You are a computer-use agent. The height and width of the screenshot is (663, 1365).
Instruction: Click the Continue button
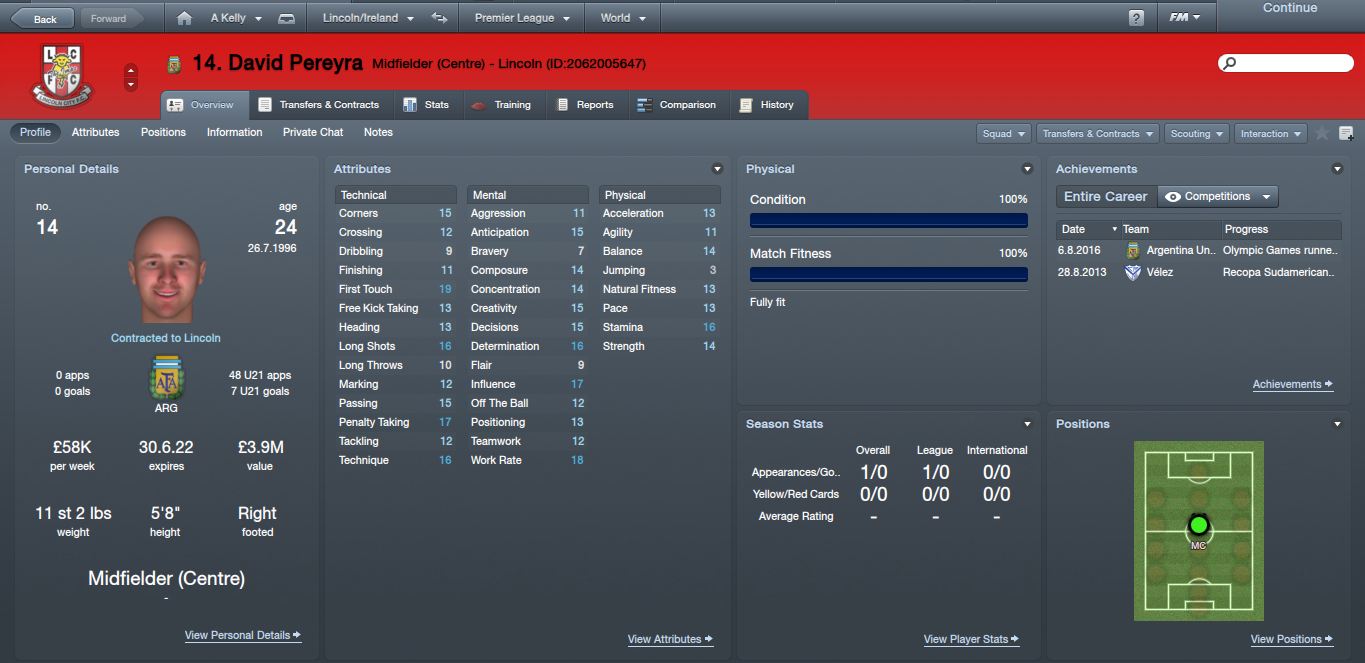tap(1289, 9)
